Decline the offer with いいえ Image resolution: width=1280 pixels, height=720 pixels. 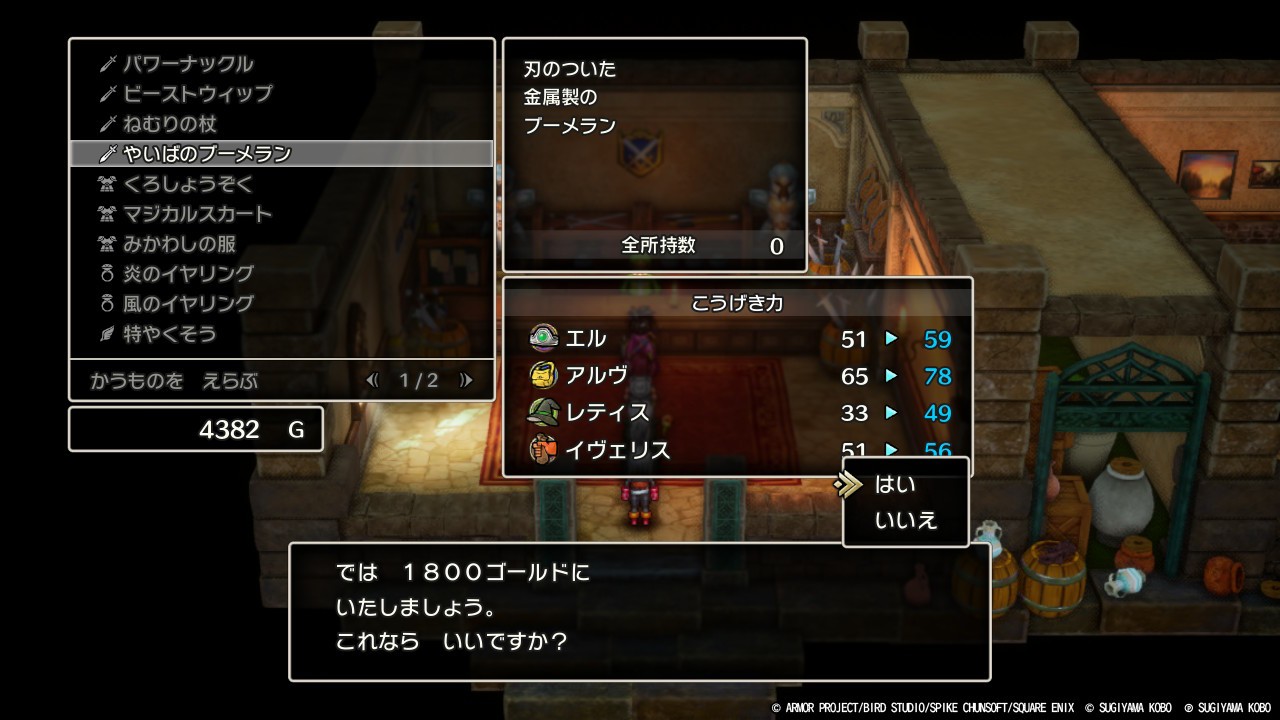[906, 521]
